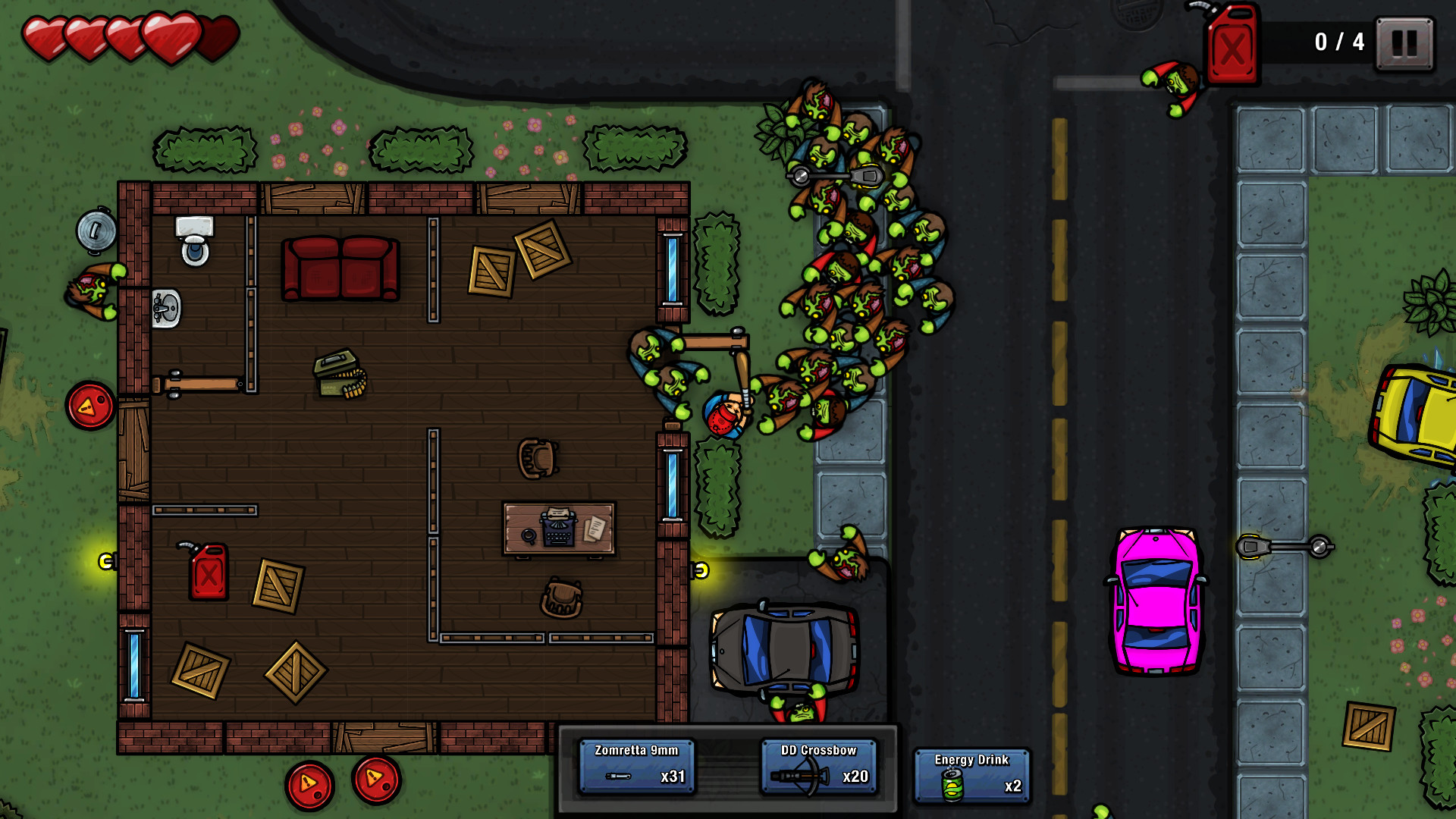Click the red couch in the house

(339, 267)
